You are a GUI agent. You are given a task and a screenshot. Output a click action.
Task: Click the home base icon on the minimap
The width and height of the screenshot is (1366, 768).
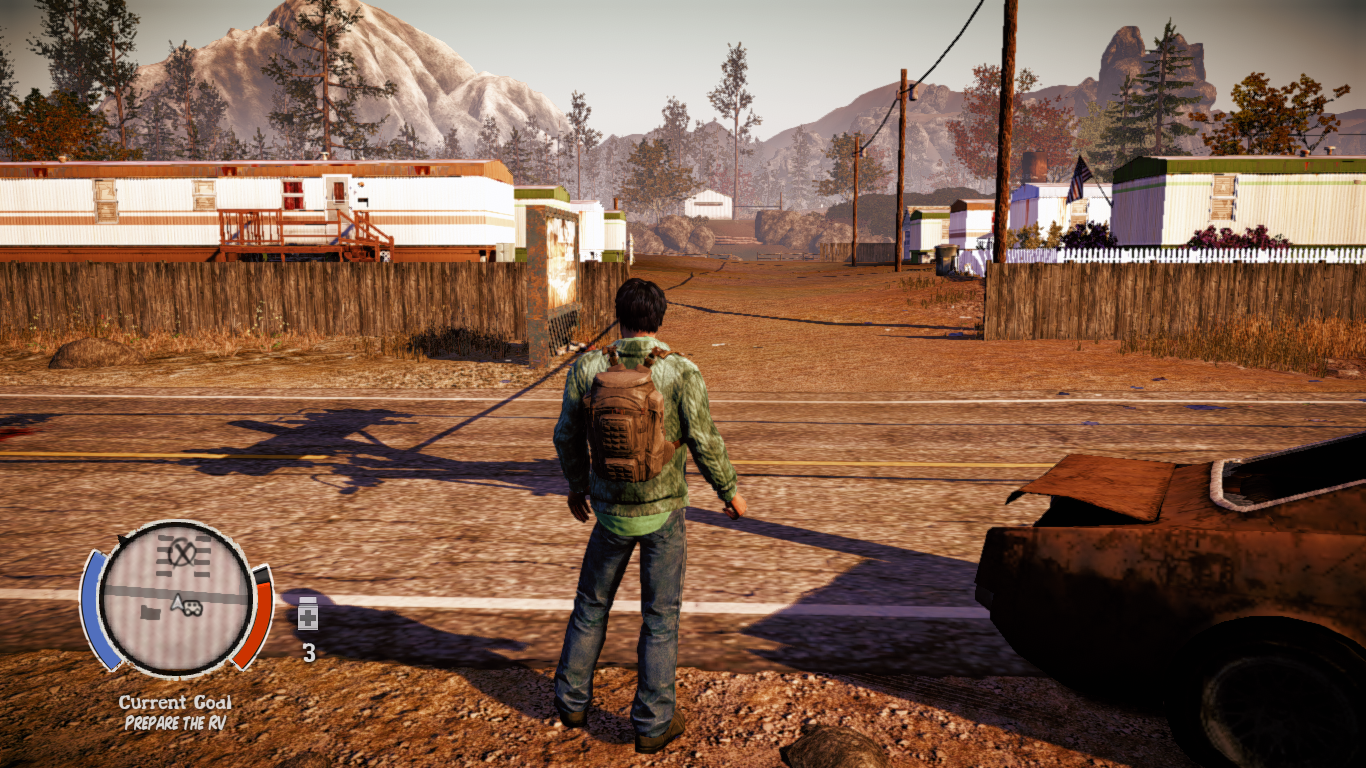pos(150,612)
